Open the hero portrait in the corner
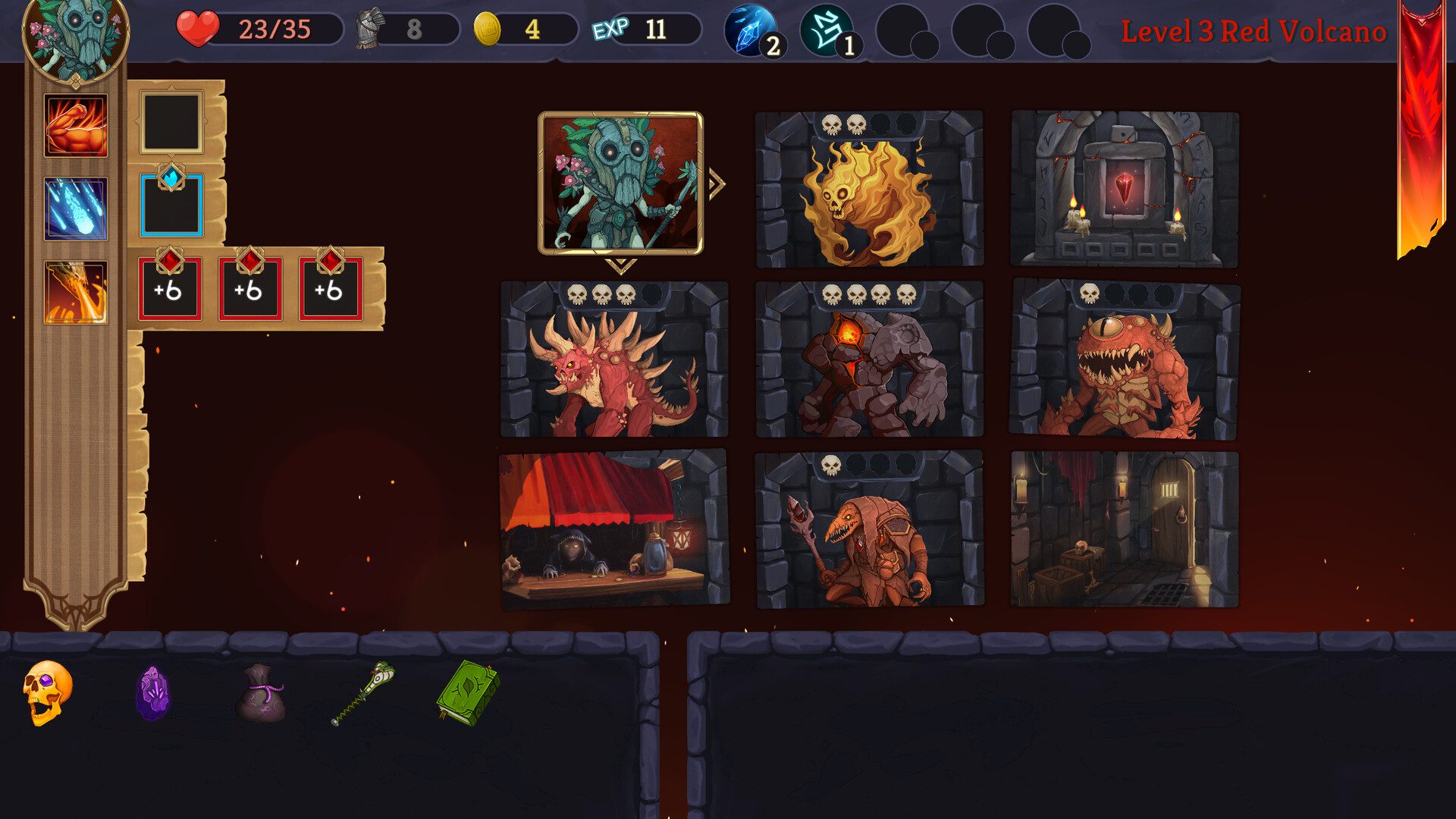1456x819 pixels. click(75, 36)
